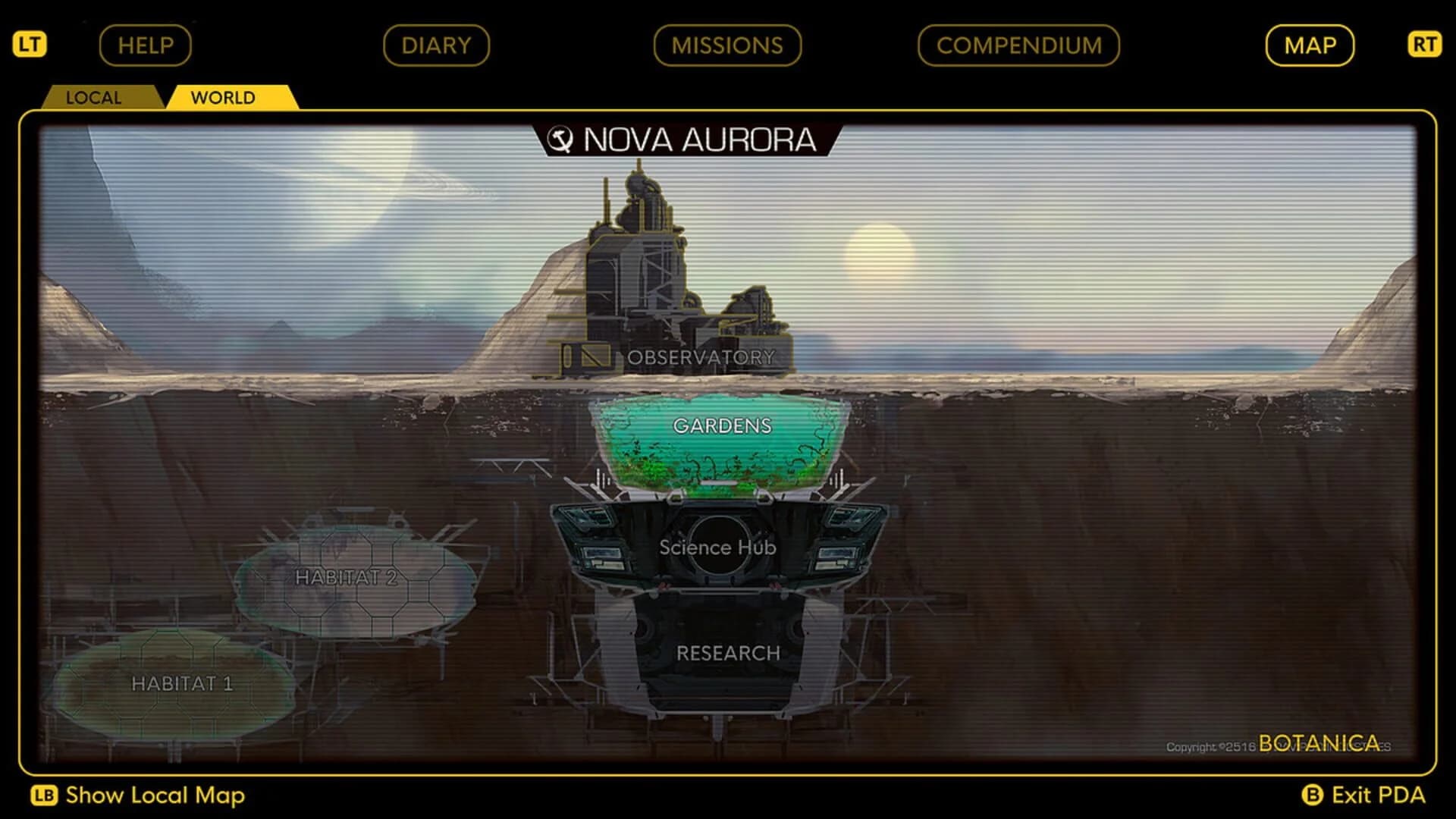1456x819 pixels.
Task: Click the HELP button
Action: (144, 45)
